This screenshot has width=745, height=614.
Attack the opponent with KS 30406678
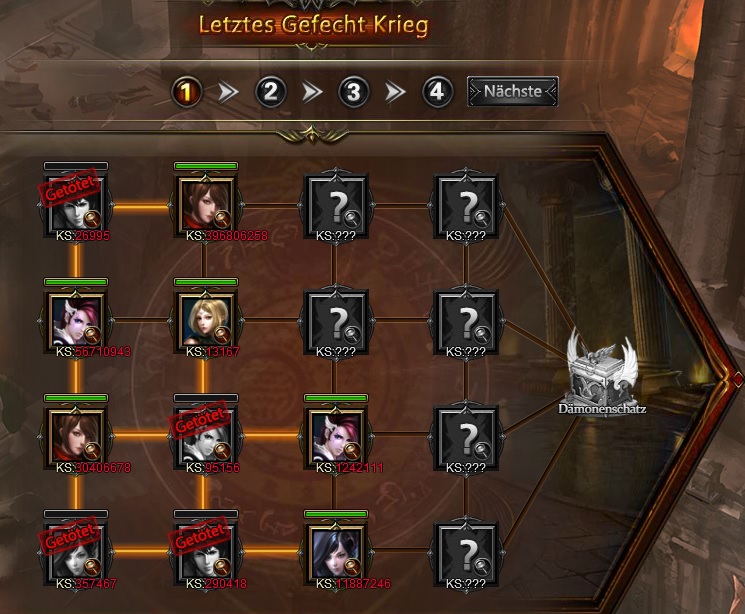click(x=76, y=437)
